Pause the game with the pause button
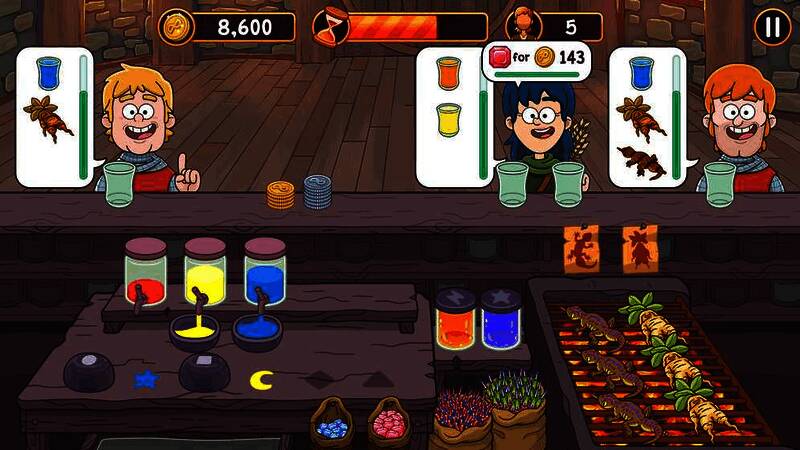This screenshot has width=800, height=450. pos(772,27)
